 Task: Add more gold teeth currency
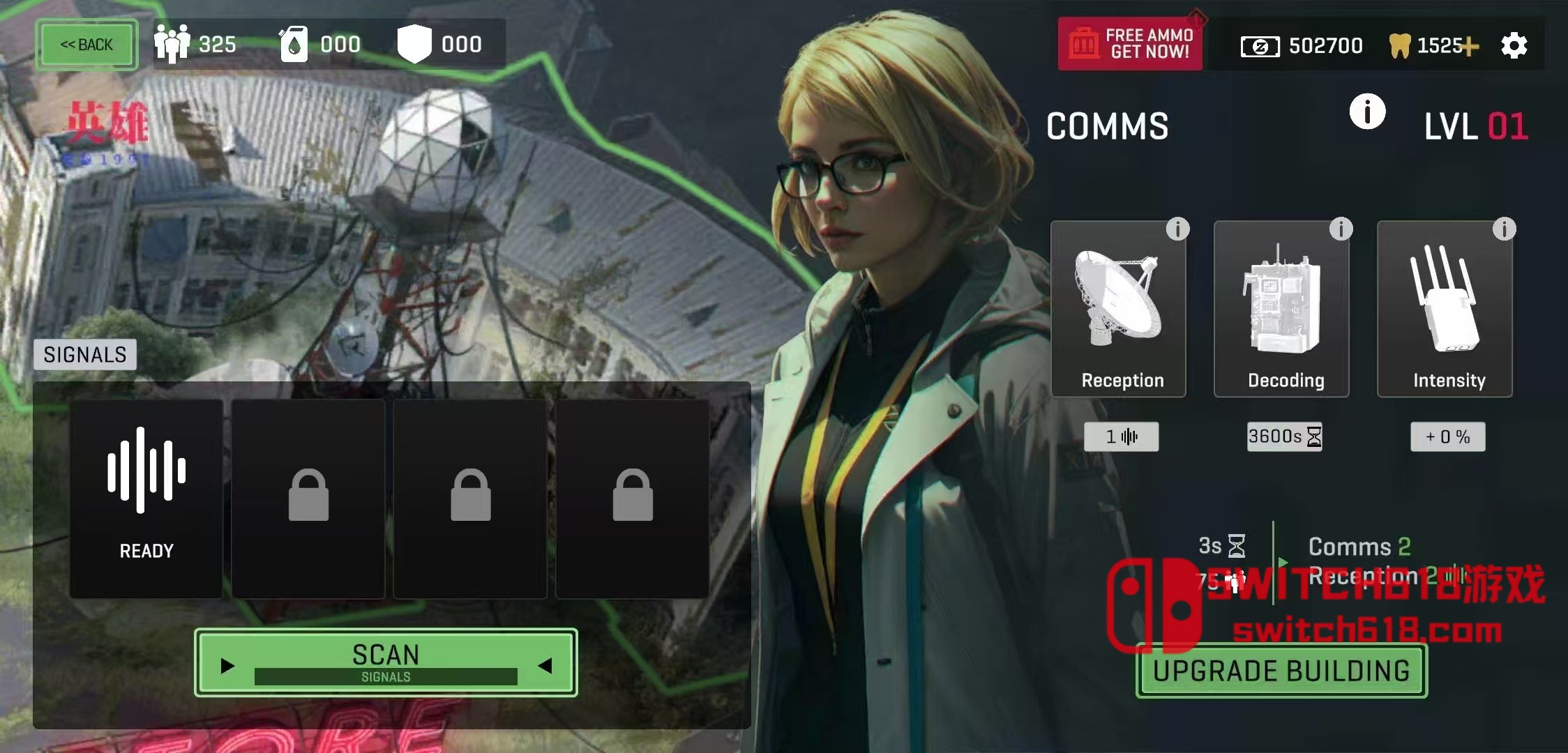[1470, 47]
